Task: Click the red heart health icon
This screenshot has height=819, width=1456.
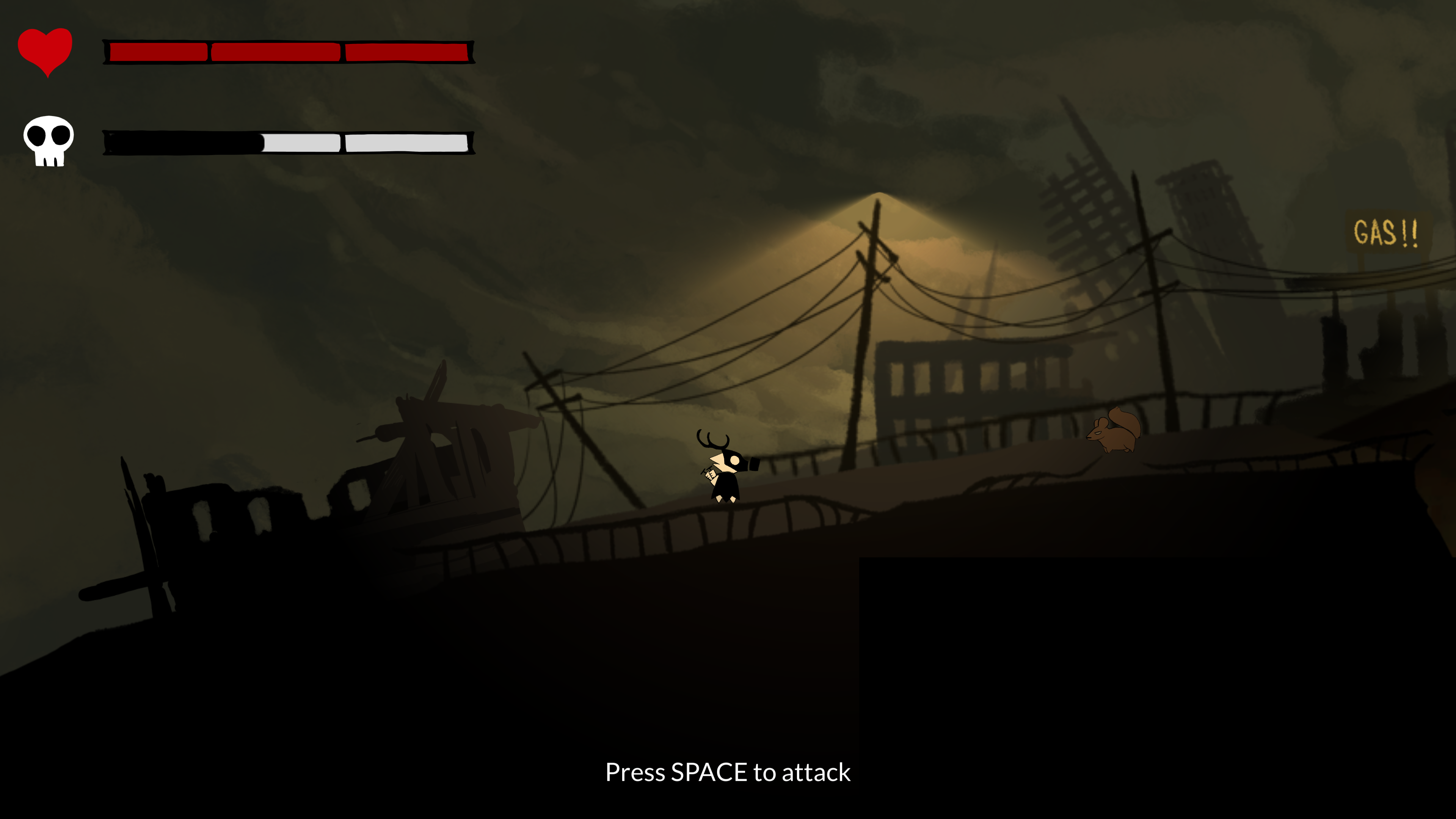Action: (x=45, y=51)
